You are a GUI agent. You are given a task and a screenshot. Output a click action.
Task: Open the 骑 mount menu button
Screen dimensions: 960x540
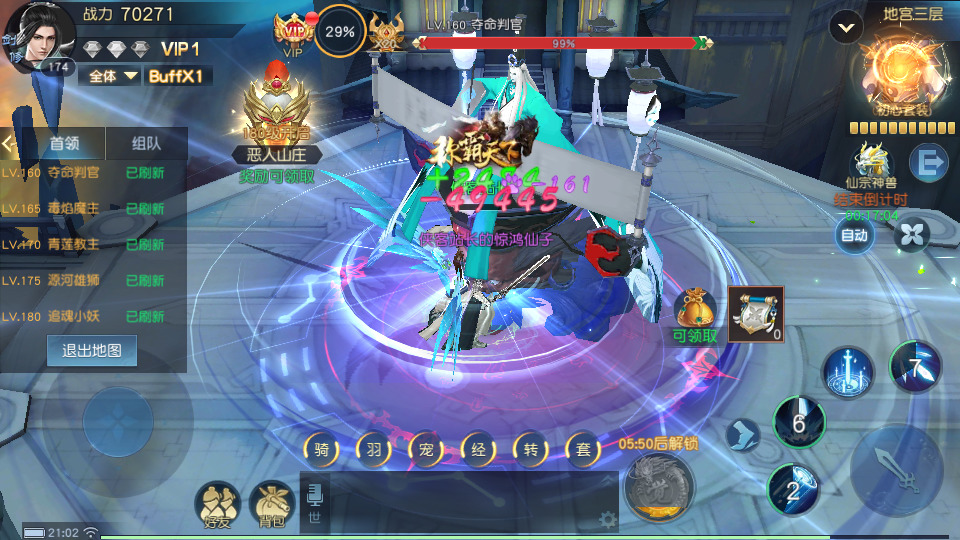click(x=322, y=449)
